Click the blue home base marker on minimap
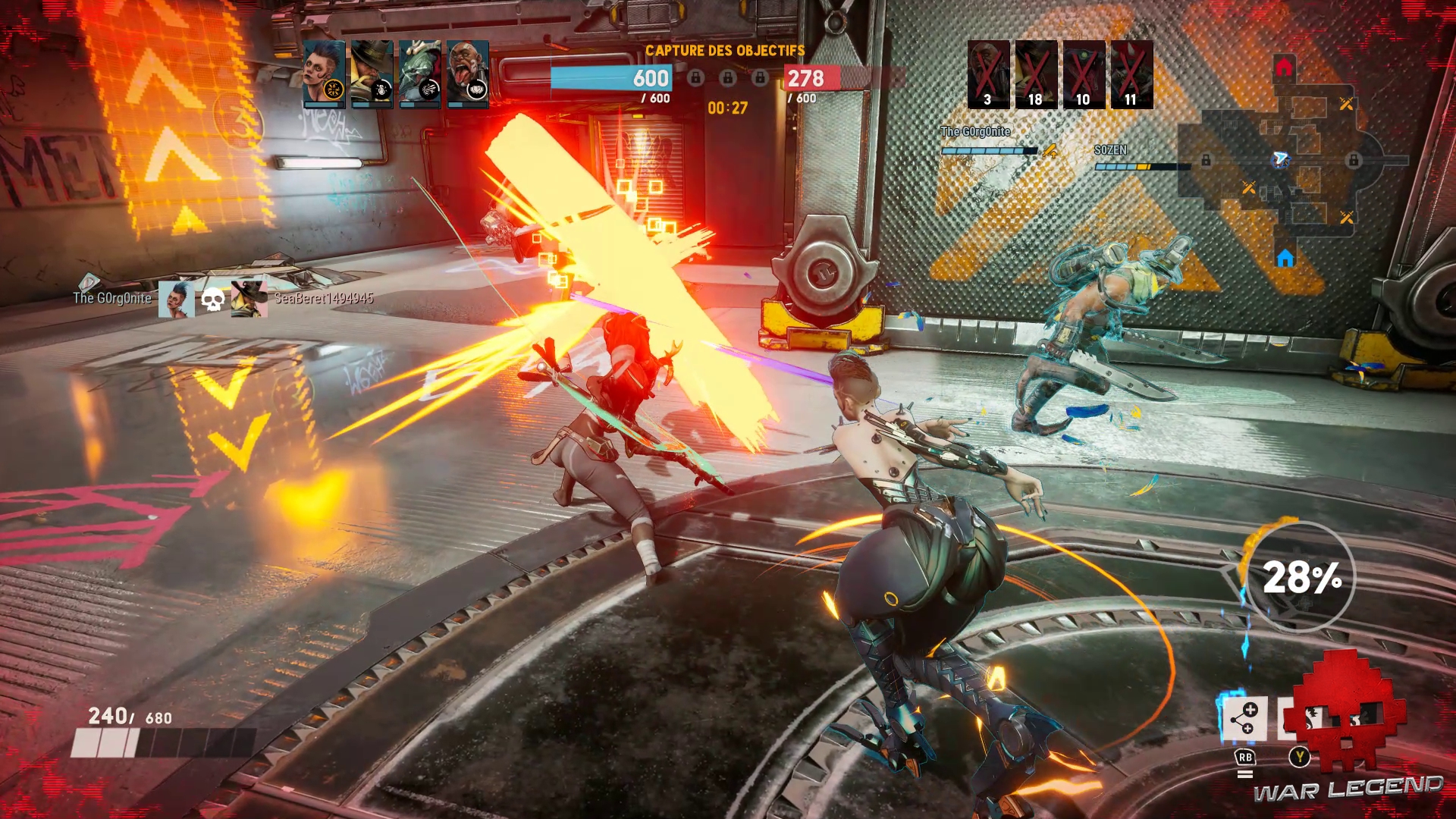This screenshot has height=819, width=1456. (x=1285, y=259)
